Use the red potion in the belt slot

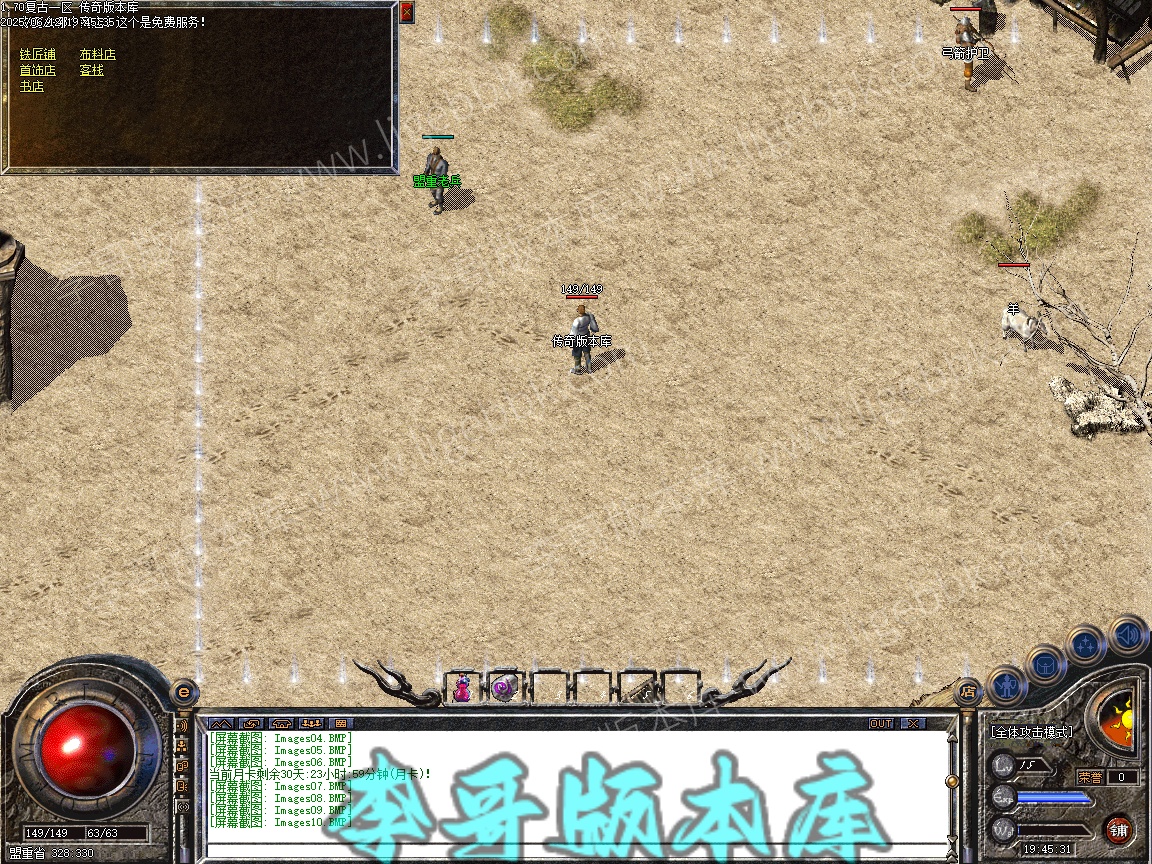tap(463, 687)
